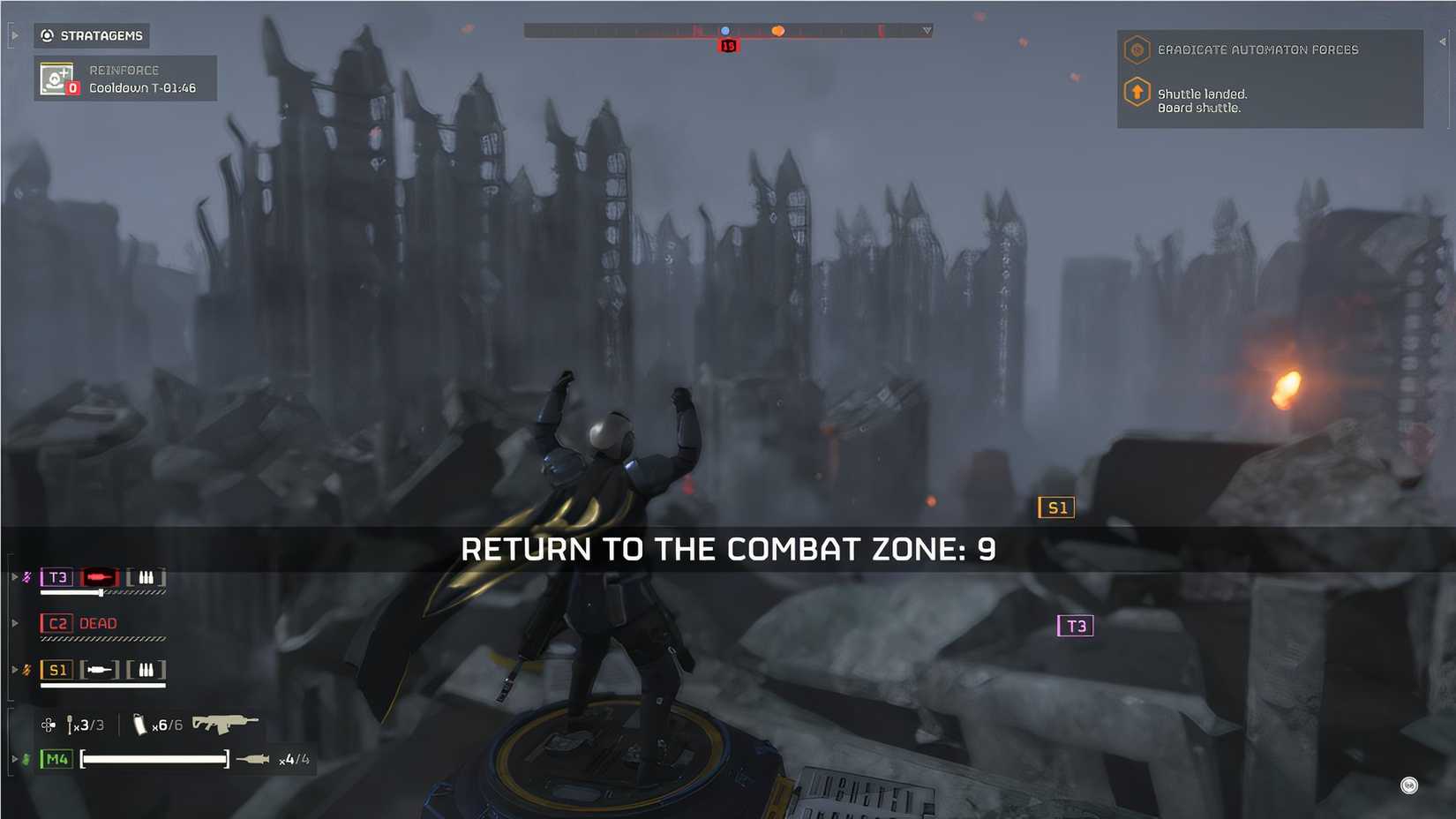Click the grenade count icon
Viewport: 1456px width, 819px height.
[x=141, y=725]
